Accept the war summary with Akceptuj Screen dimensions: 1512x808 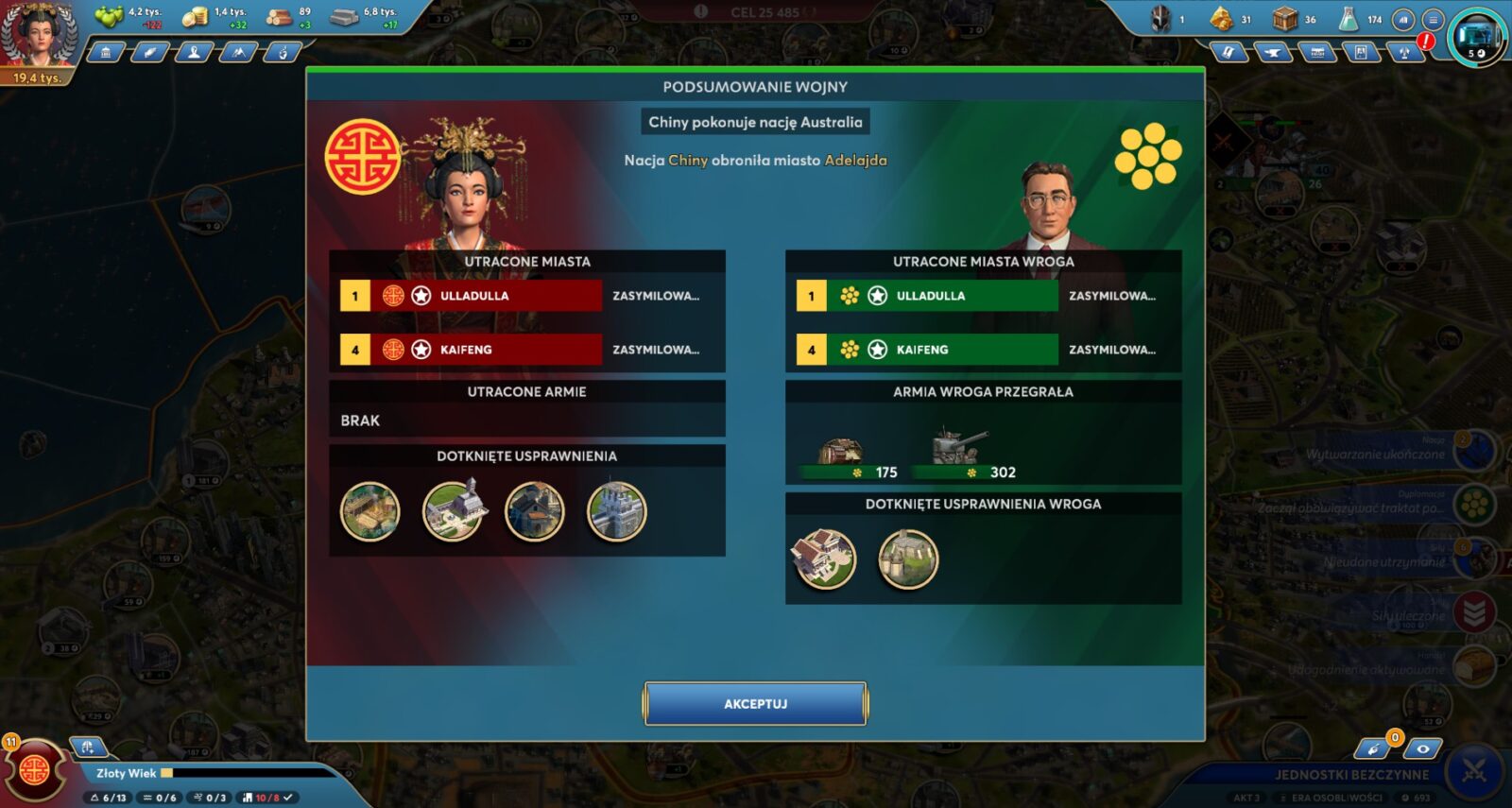point(755,704)
